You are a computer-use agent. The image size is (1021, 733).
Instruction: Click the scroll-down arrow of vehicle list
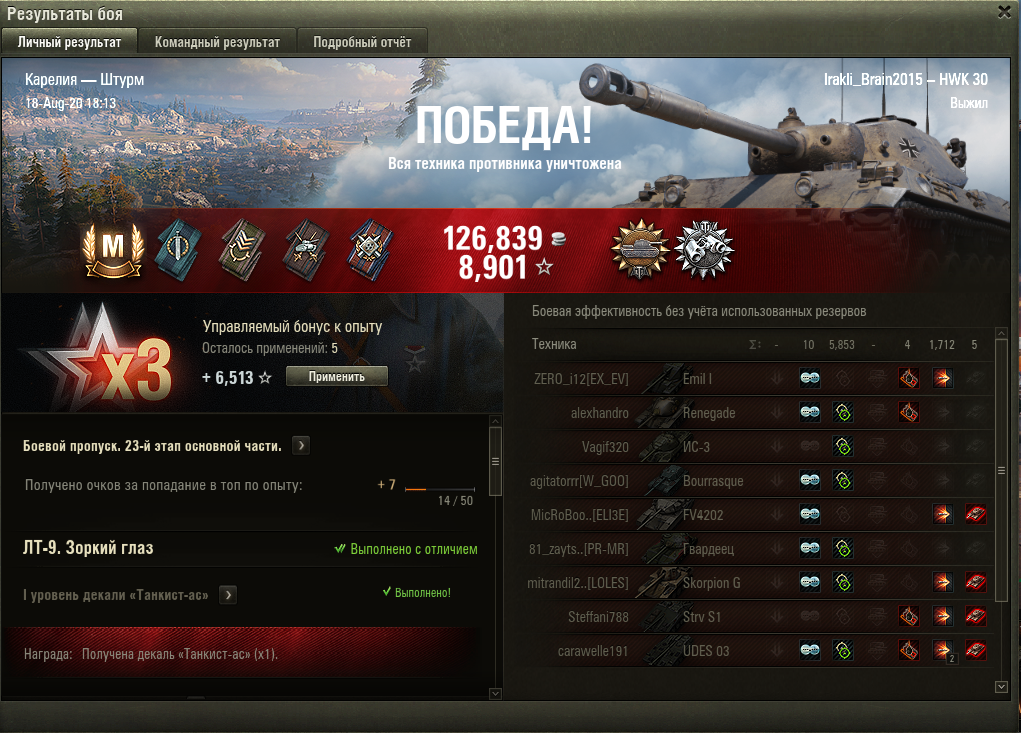point(1002,687)
